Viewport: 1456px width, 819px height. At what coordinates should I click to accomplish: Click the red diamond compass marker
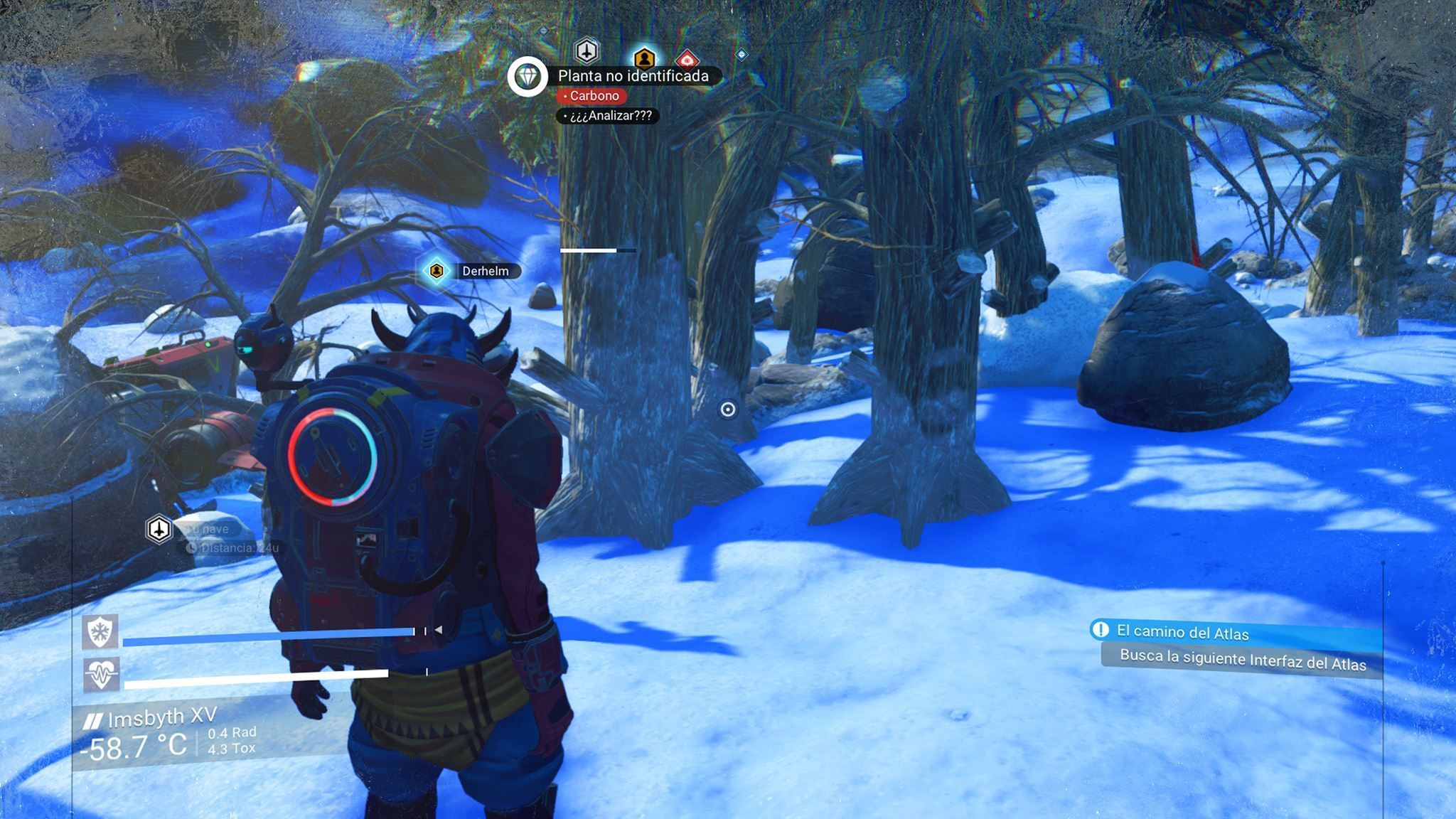click(686, 60)
